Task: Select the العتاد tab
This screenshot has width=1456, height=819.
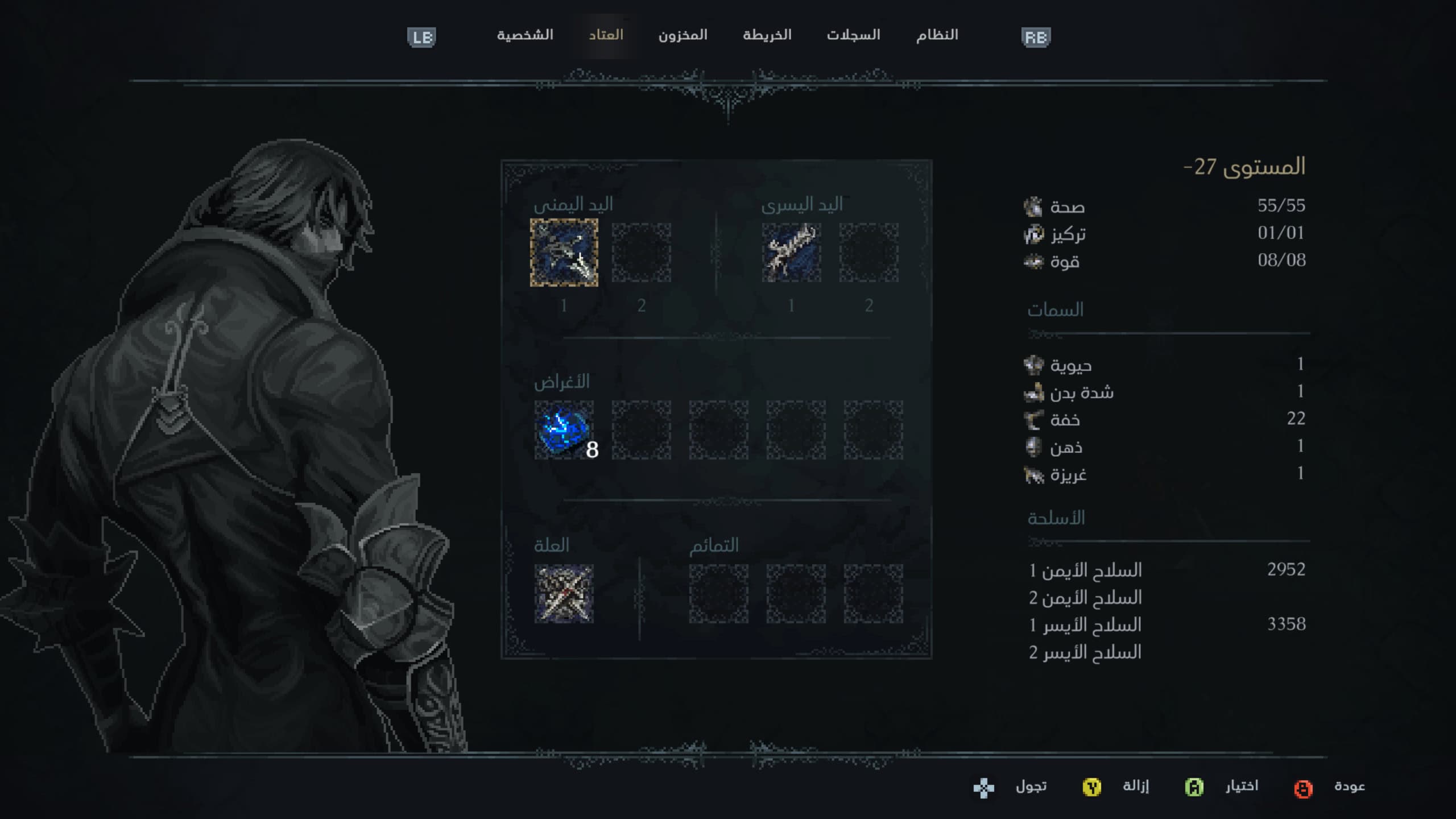Action: (x=606, y=35)
